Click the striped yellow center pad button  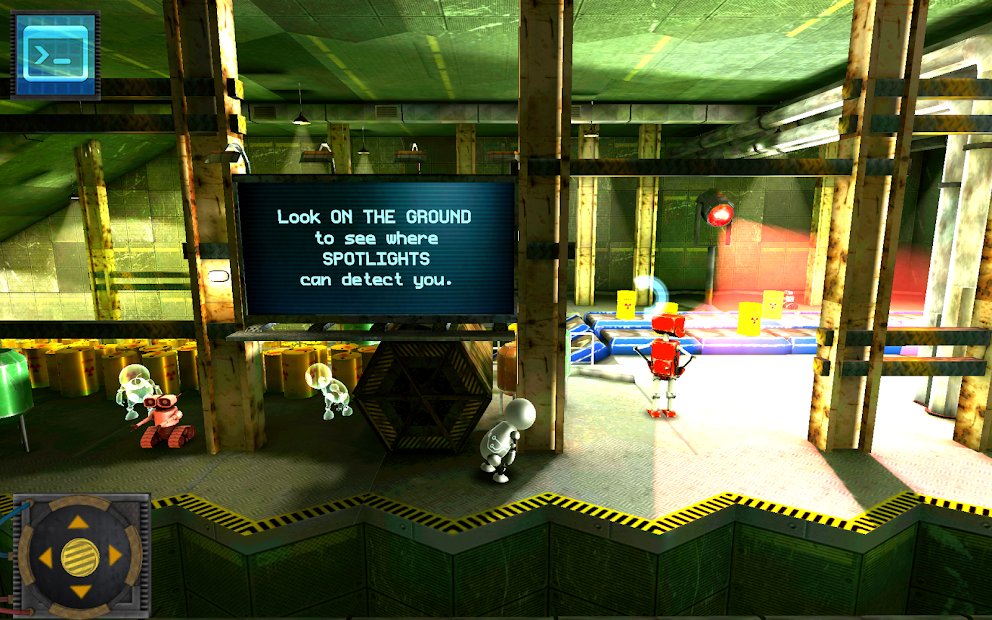point(79,555)
